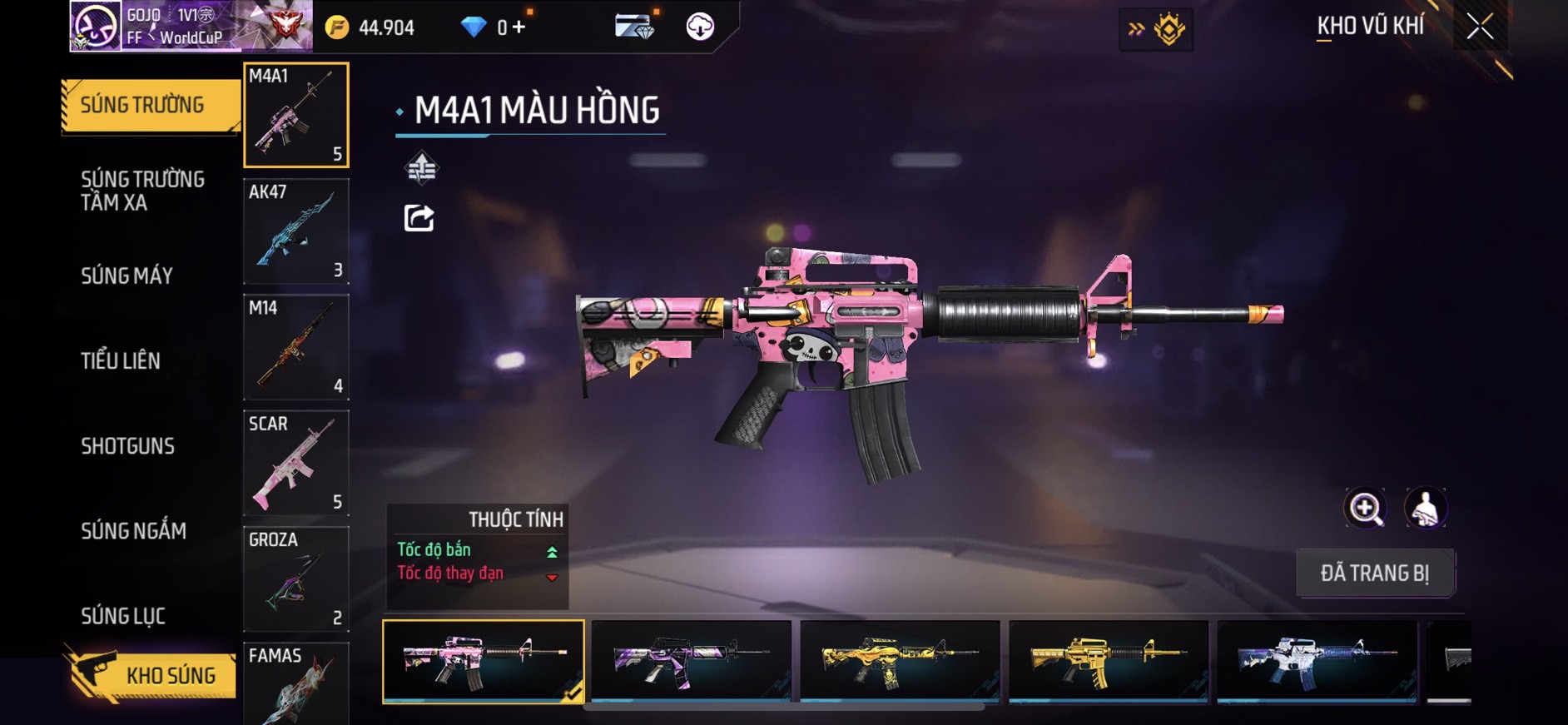Select the M14 weapon tile

(295, 347)
